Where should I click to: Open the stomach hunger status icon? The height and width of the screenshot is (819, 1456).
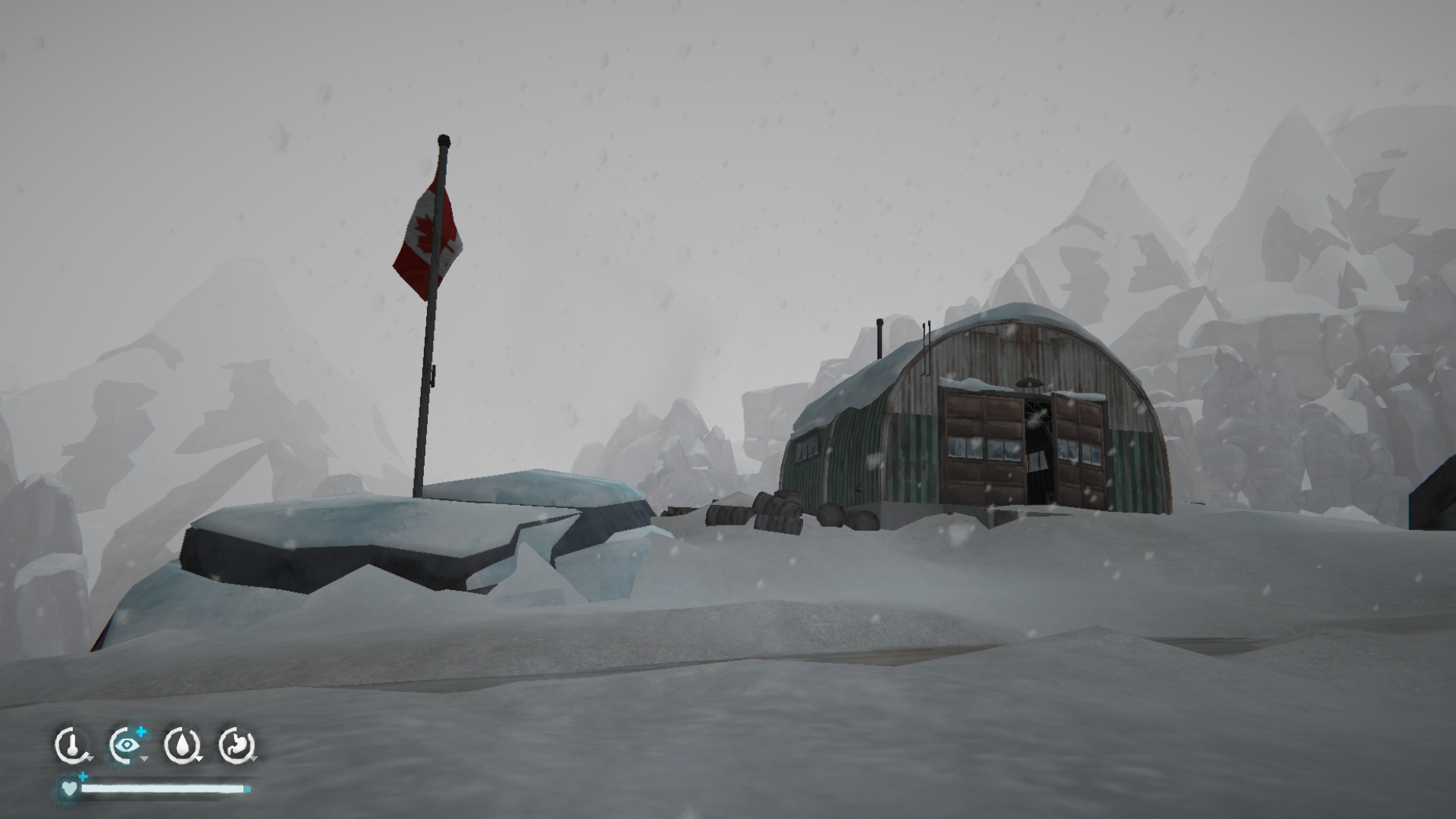click(x=235, y=745)
